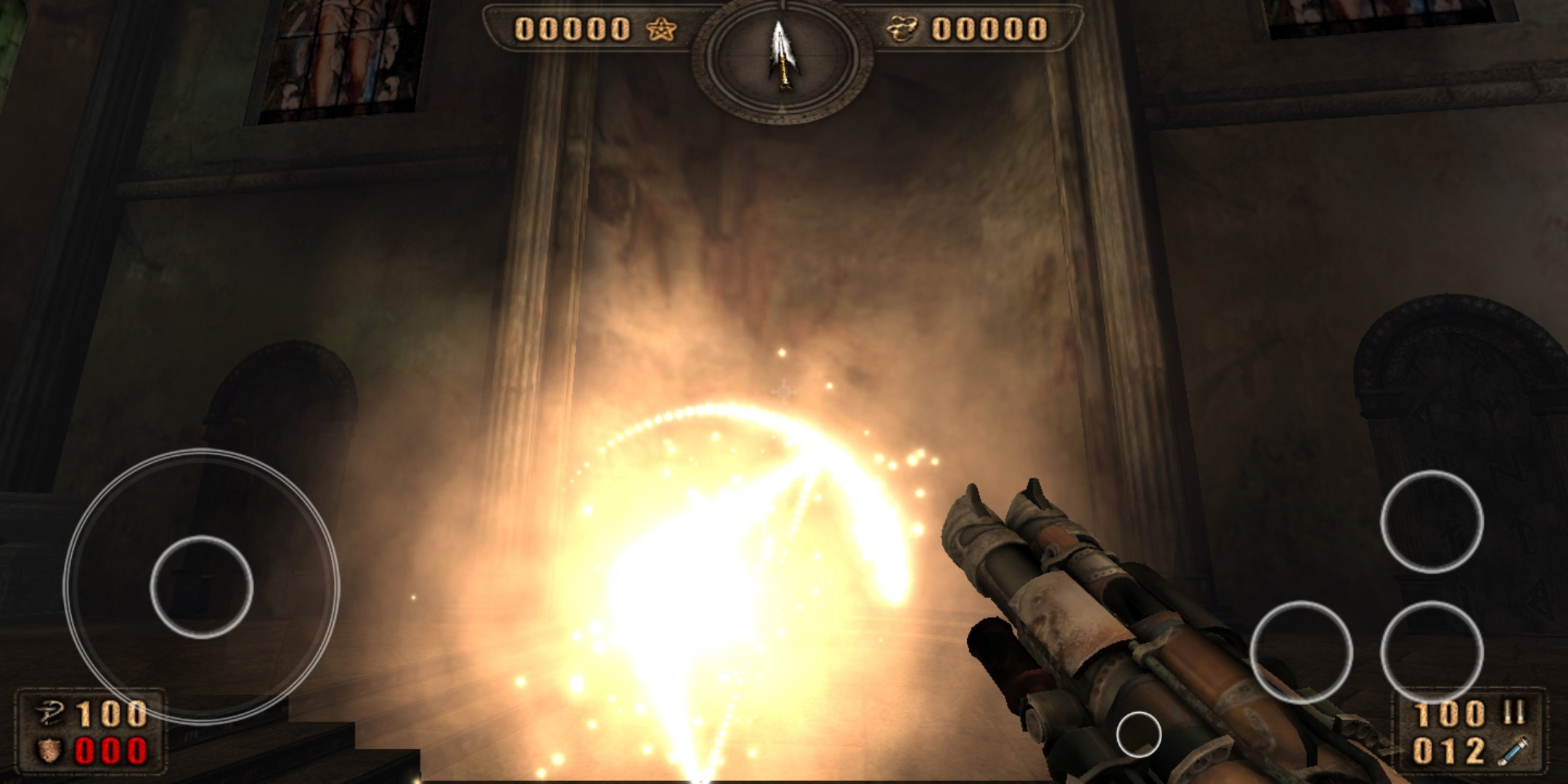
Task: Tap the smallest circle button beside the gun
Action: pyautogui.click(x=1138, y=735)
